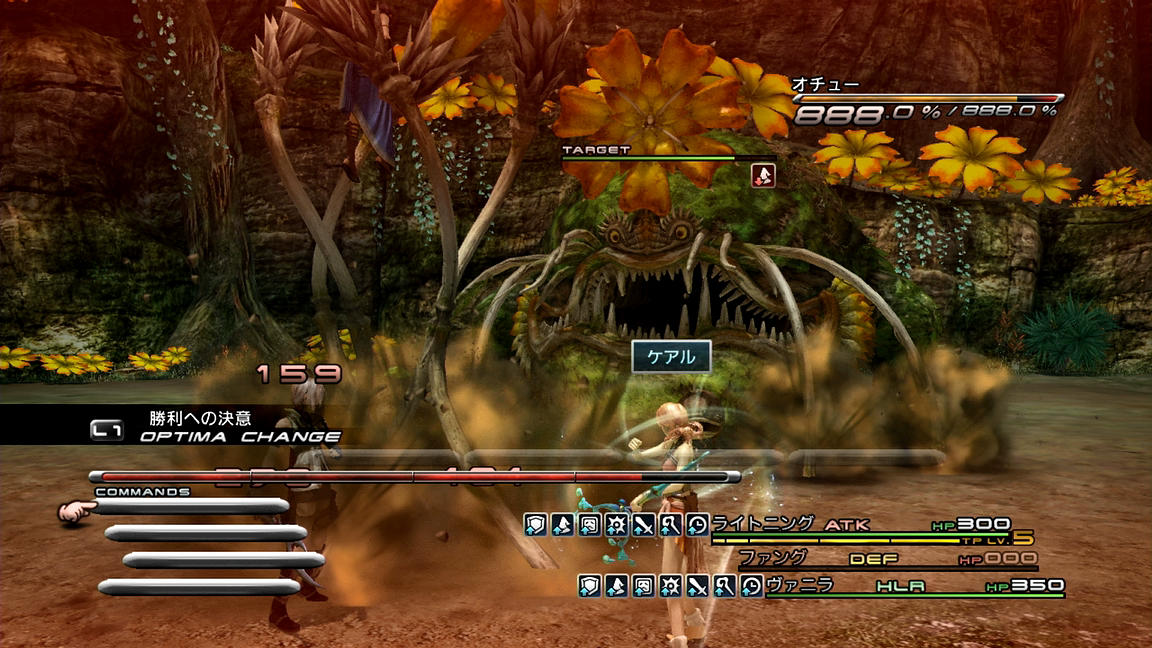
Task: Select Vanille's party row
Action: [912, 586]
